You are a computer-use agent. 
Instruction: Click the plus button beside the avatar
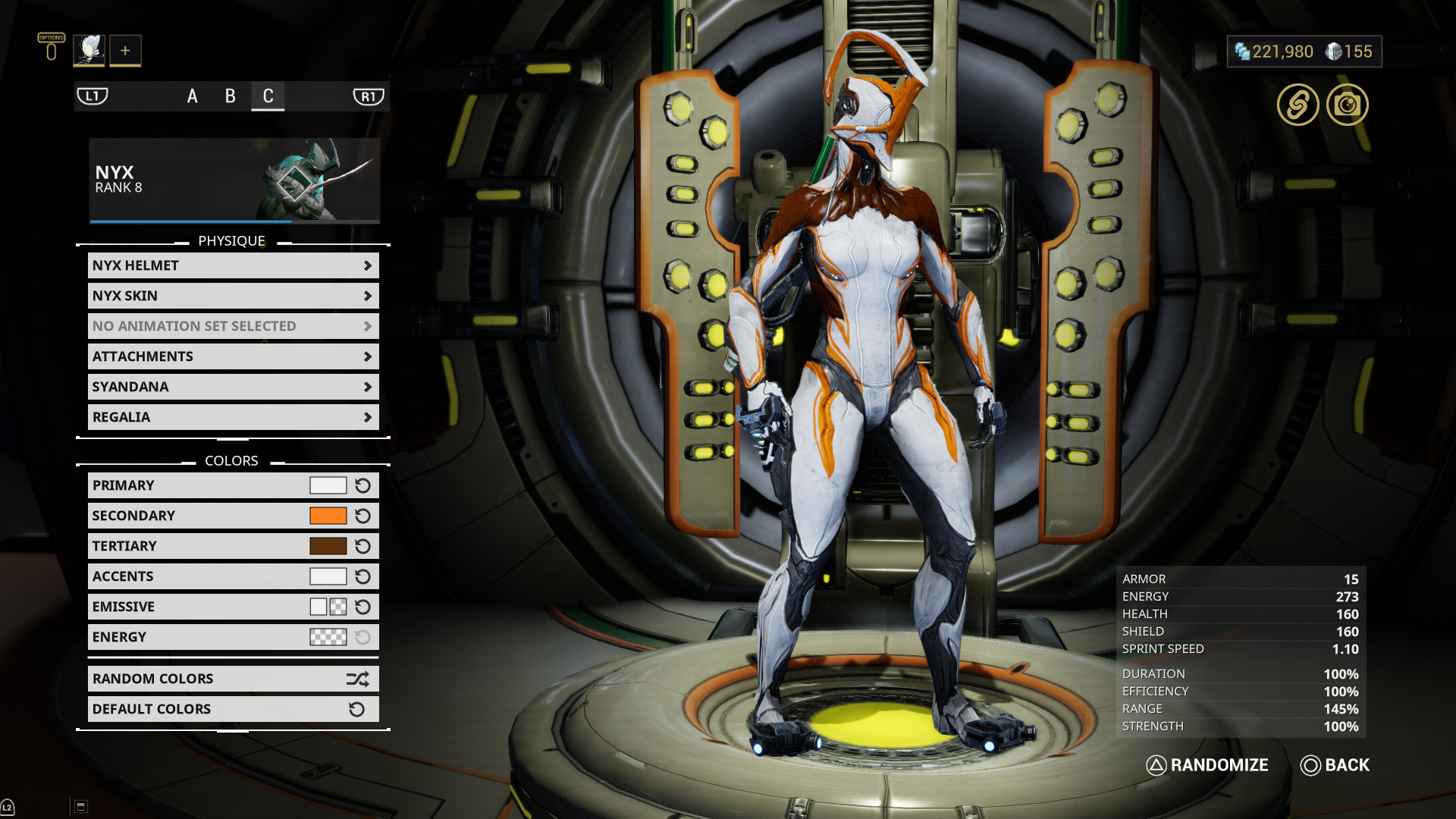click(x=125, y=51)
